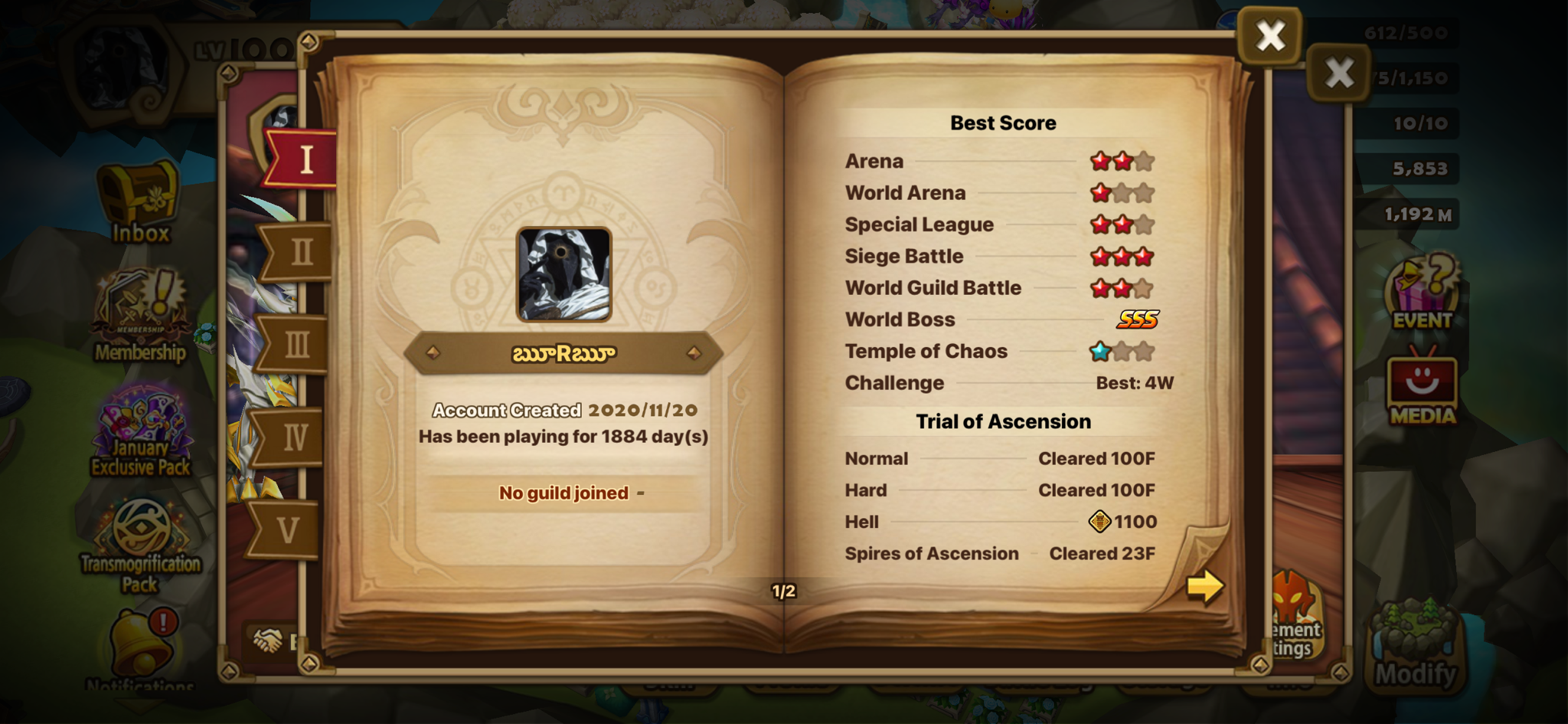The image size is (1568, 724).
Task: Open the Transmogrification Pack offer
Action: [x=142, y=545]
